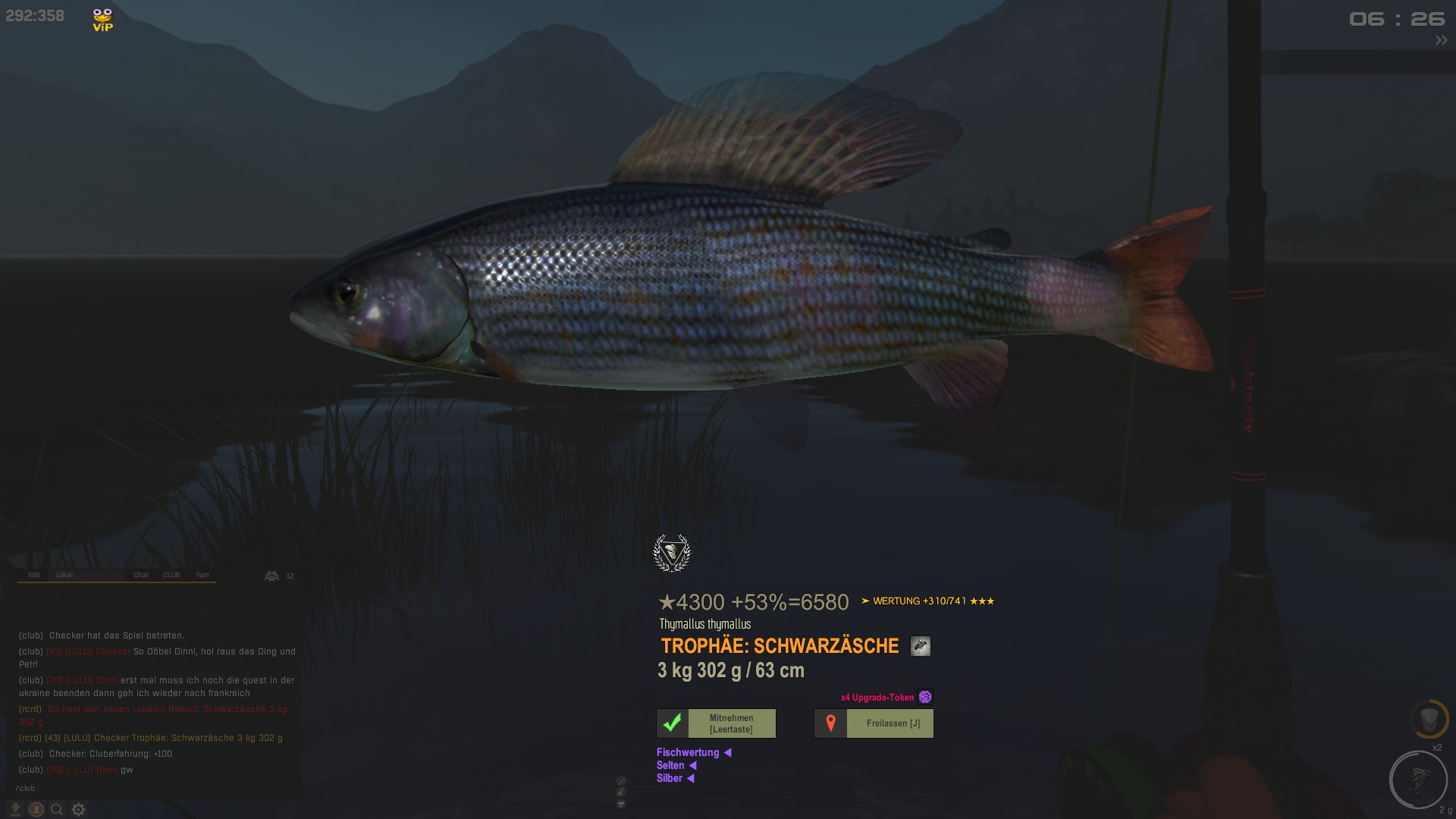1456x819 pixels.
Task: Click the chat input field
Action: pos(152,789)
